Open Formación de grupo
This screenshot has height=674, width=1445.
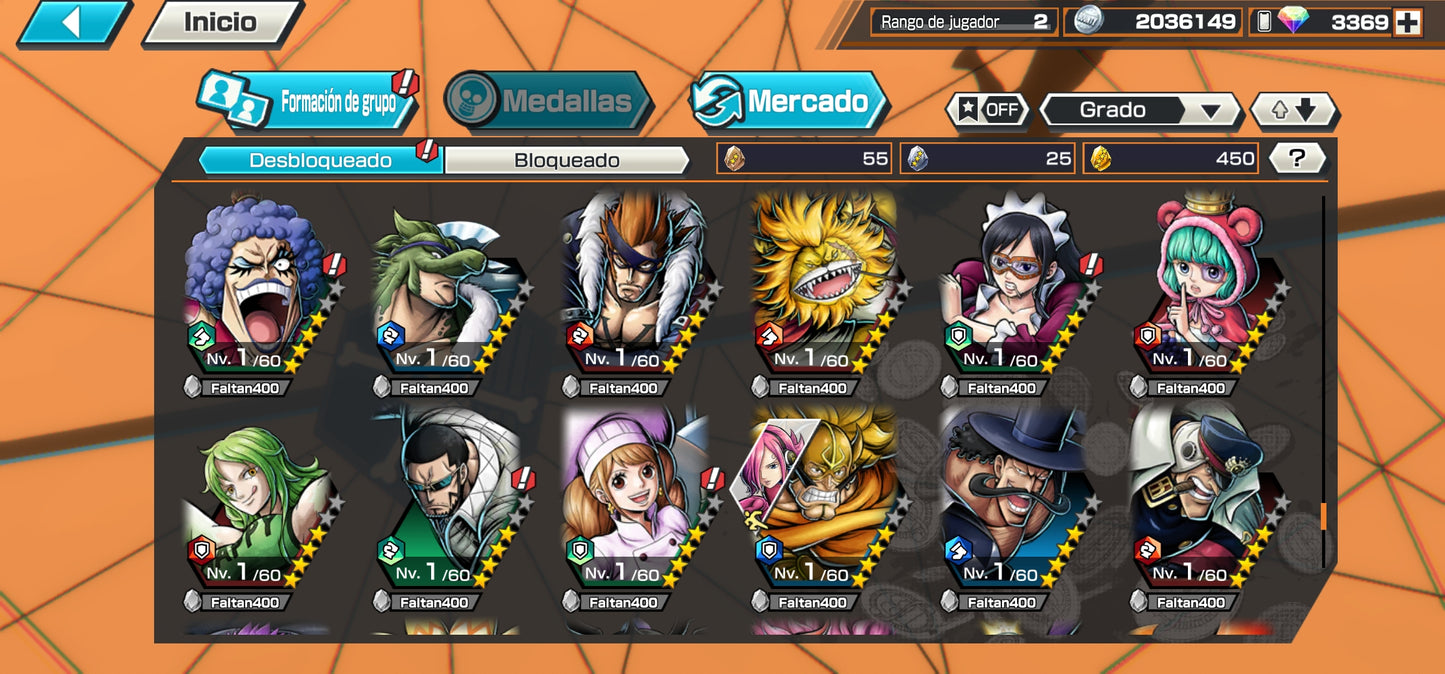pyautogui.click(x=308, y=101)
